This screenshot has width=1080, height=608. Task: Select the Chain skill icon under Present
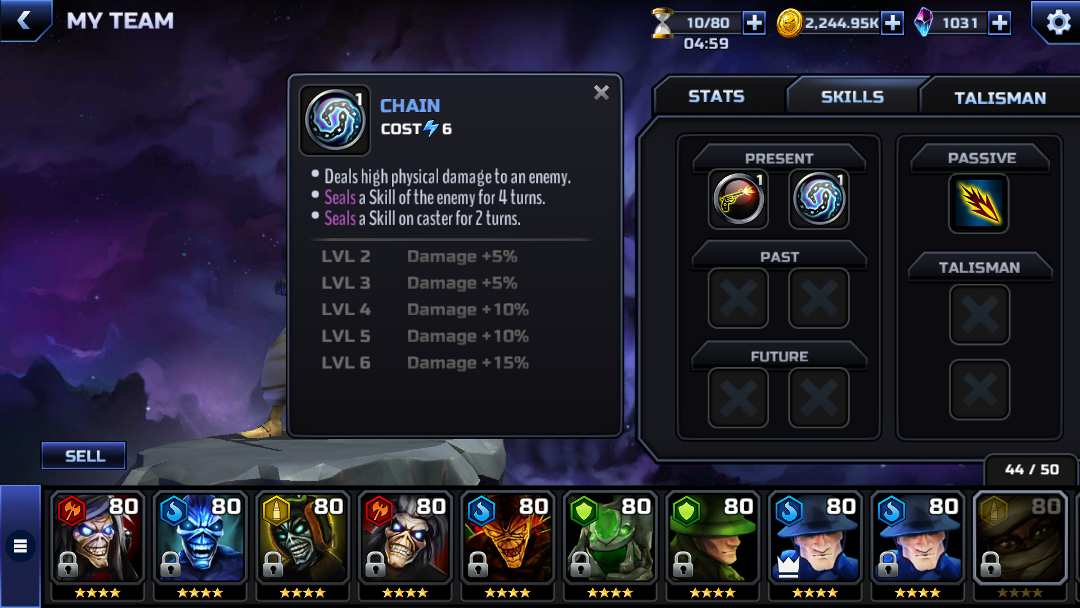coord(819,199)
